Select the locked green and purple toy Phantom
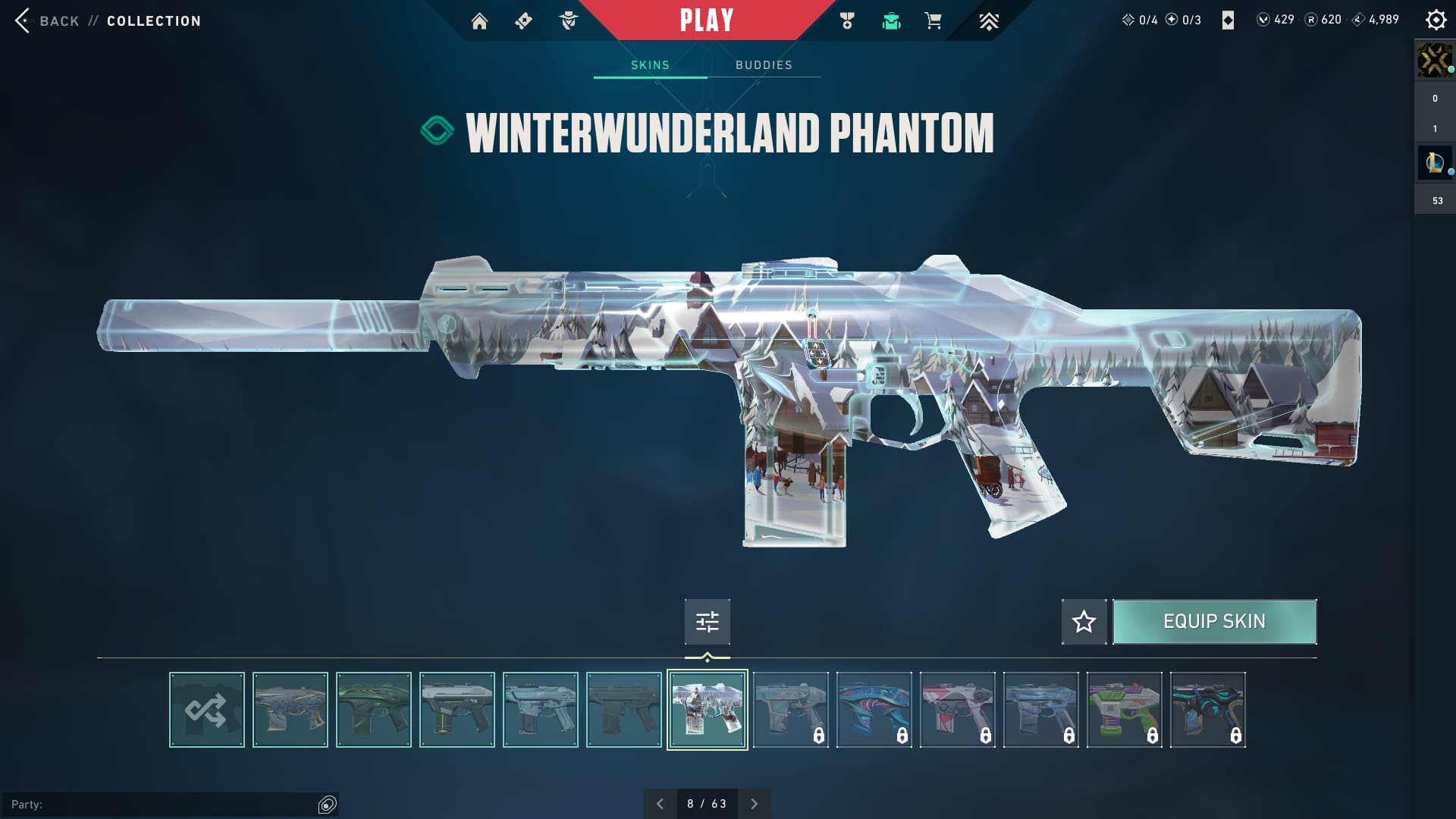The height and width of the screenshot is (819, 1456). tap(1125, 710)
